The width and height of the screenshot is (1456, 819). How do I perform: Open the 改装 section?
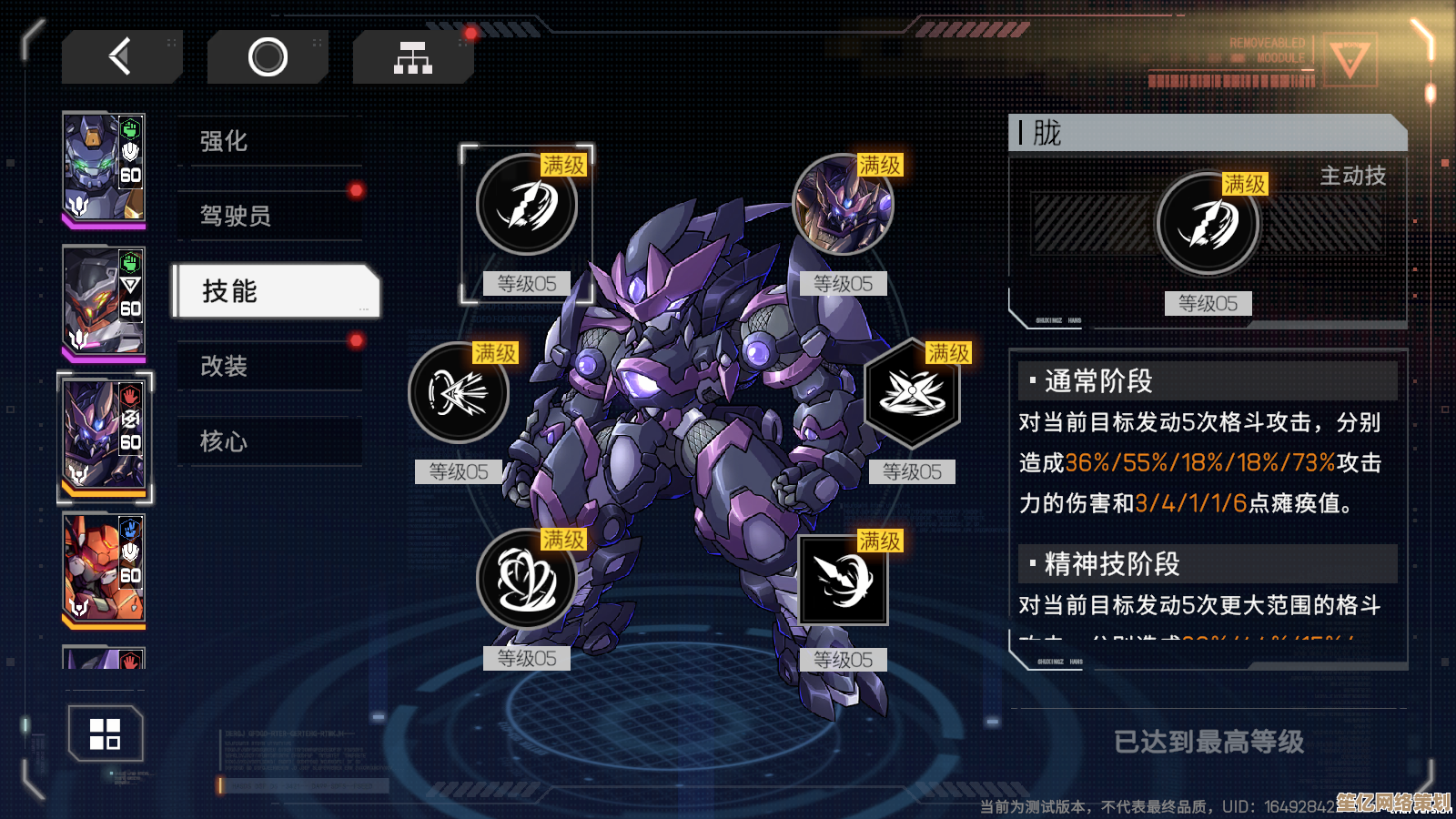(x=270, y=366)
